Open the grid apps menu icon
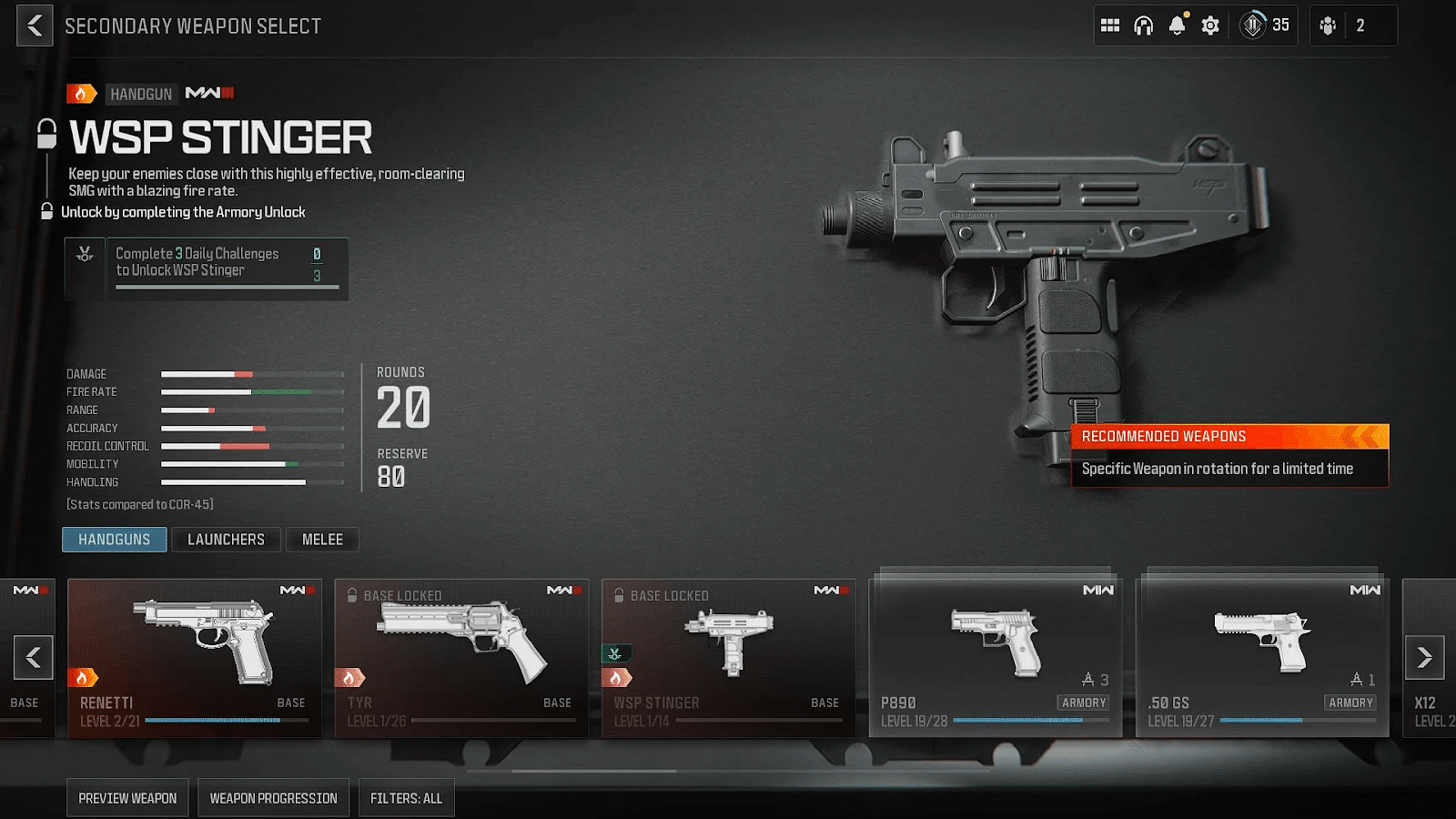1456x819 pixels. (1109, 25)
